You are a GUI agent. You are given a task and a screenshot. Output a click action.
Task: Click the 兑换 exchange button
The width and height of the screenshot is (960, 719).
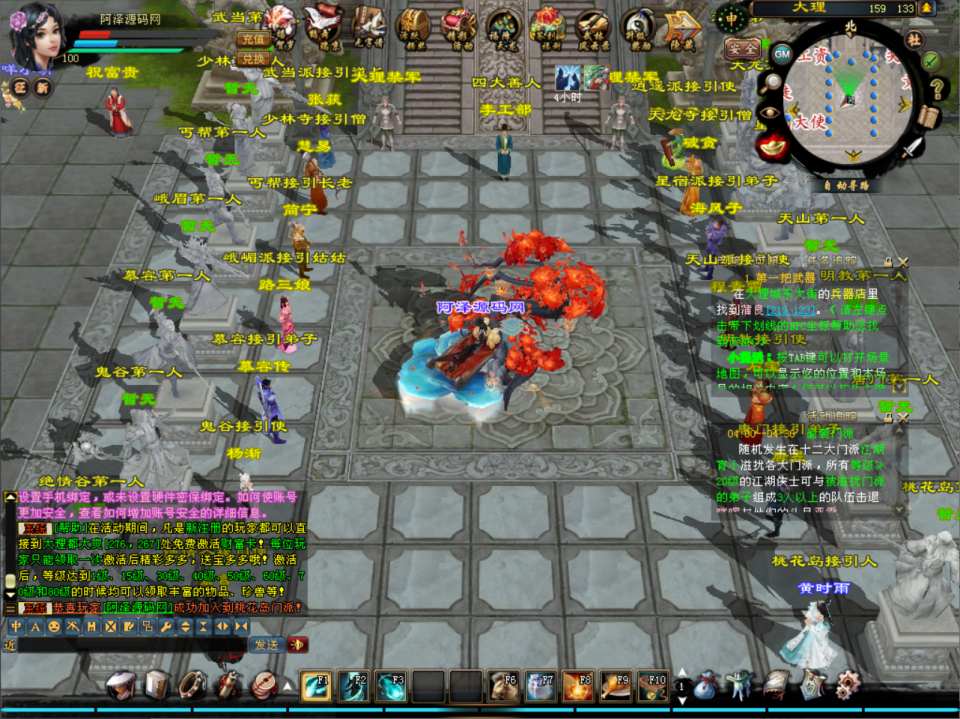[254, 59]
